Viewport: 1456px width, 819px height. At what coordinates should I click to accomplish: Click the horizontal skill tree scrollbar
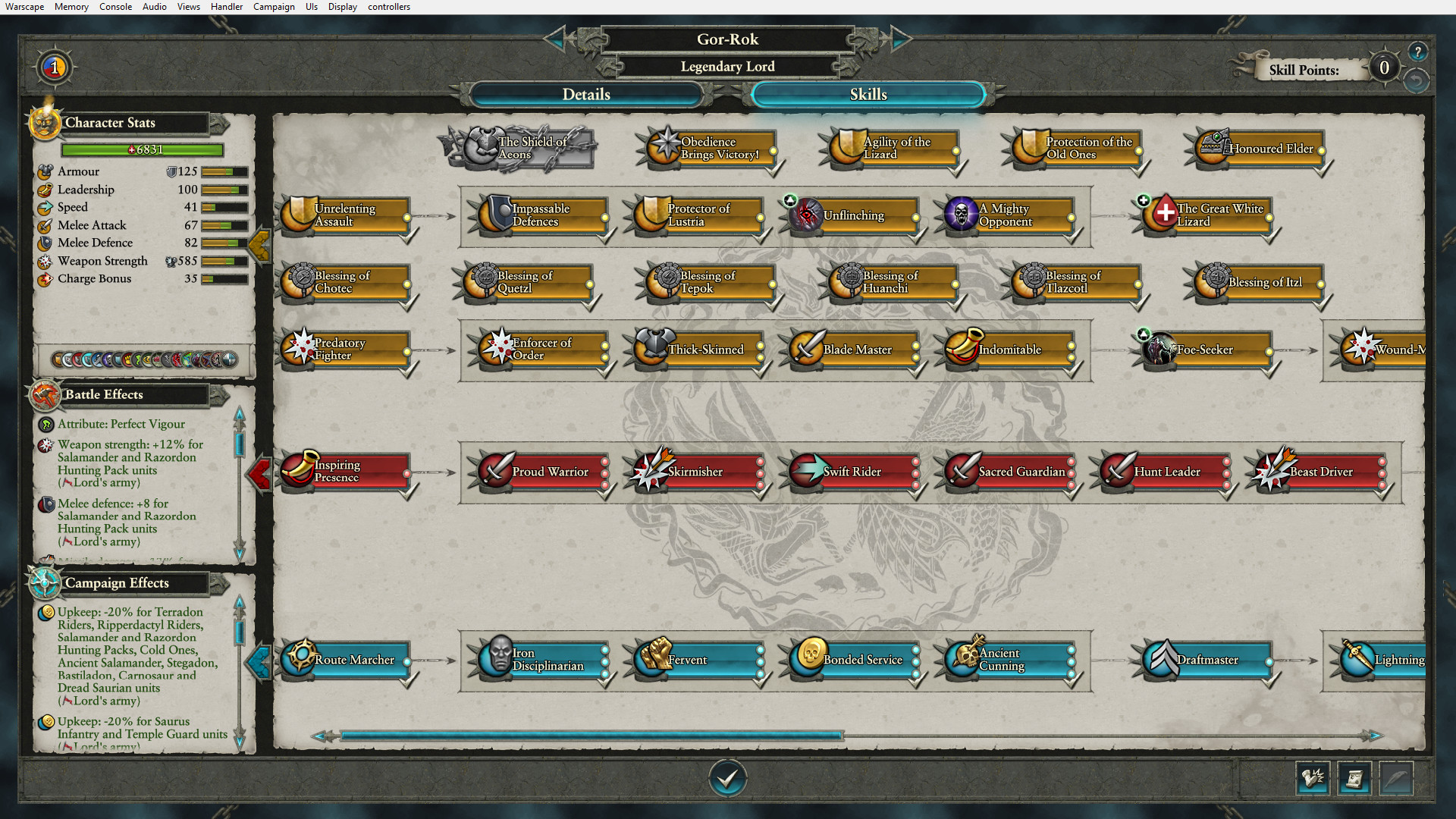point(591,734)
